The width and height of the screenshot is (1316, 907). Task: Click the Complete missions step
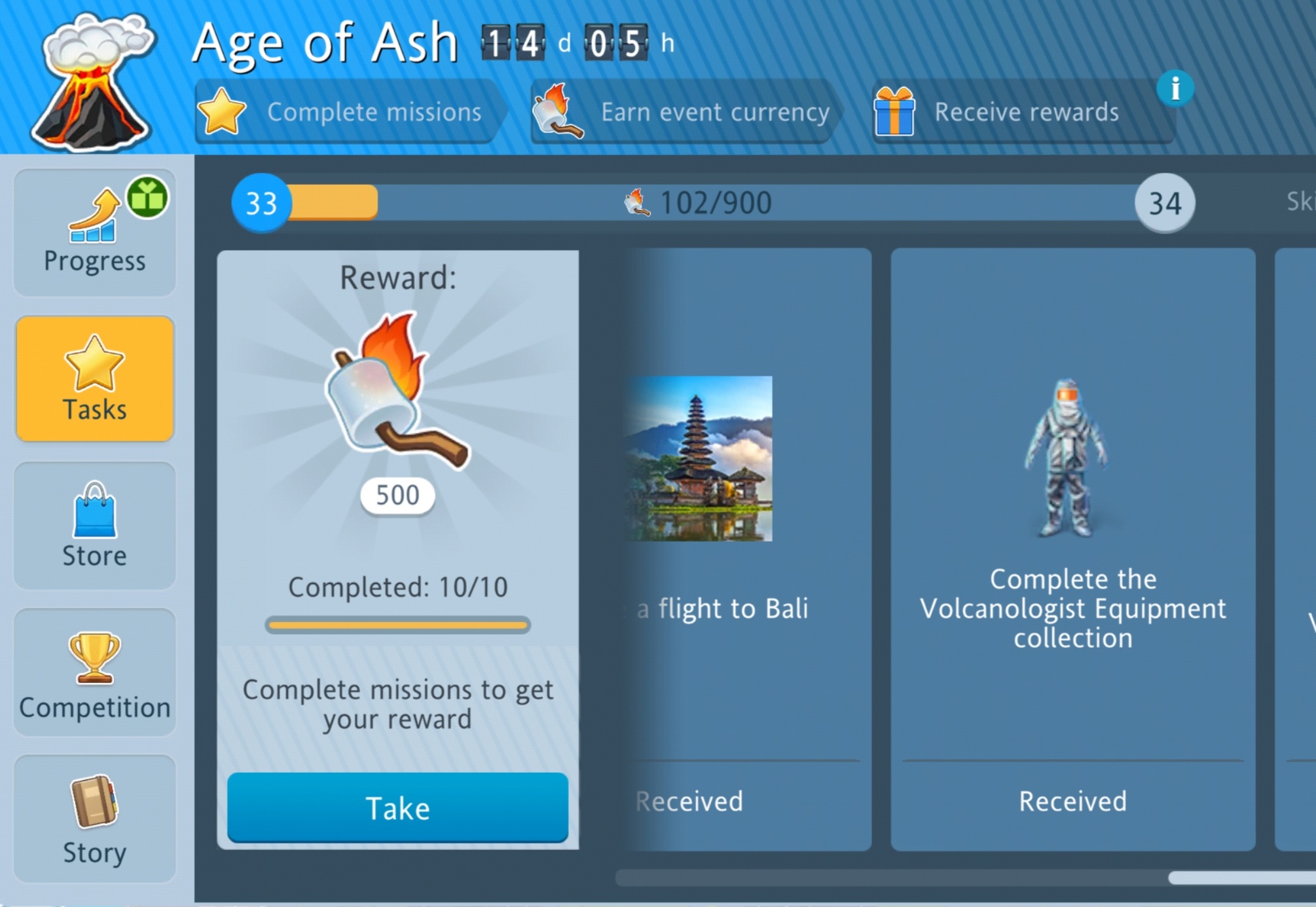coord(350,112)
